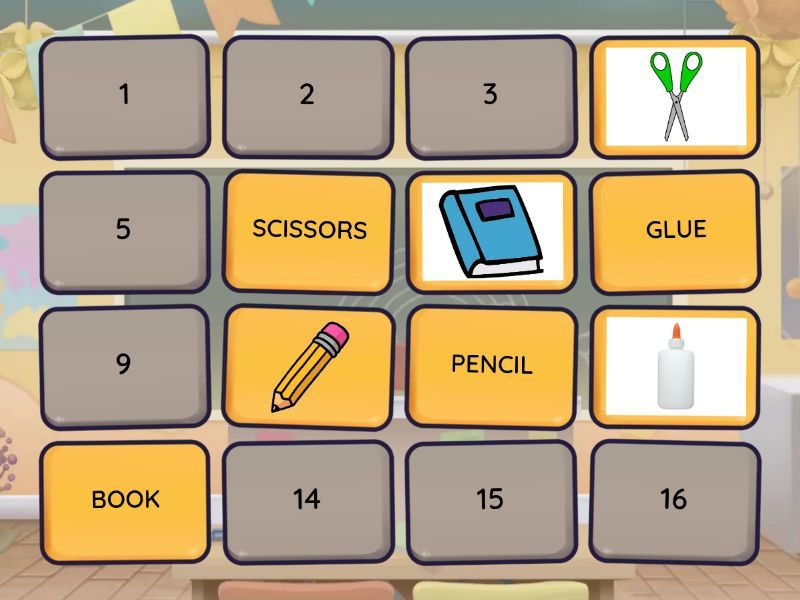800x600 pixels.
Task: Reveal face-down card 16
Action: 674,499
